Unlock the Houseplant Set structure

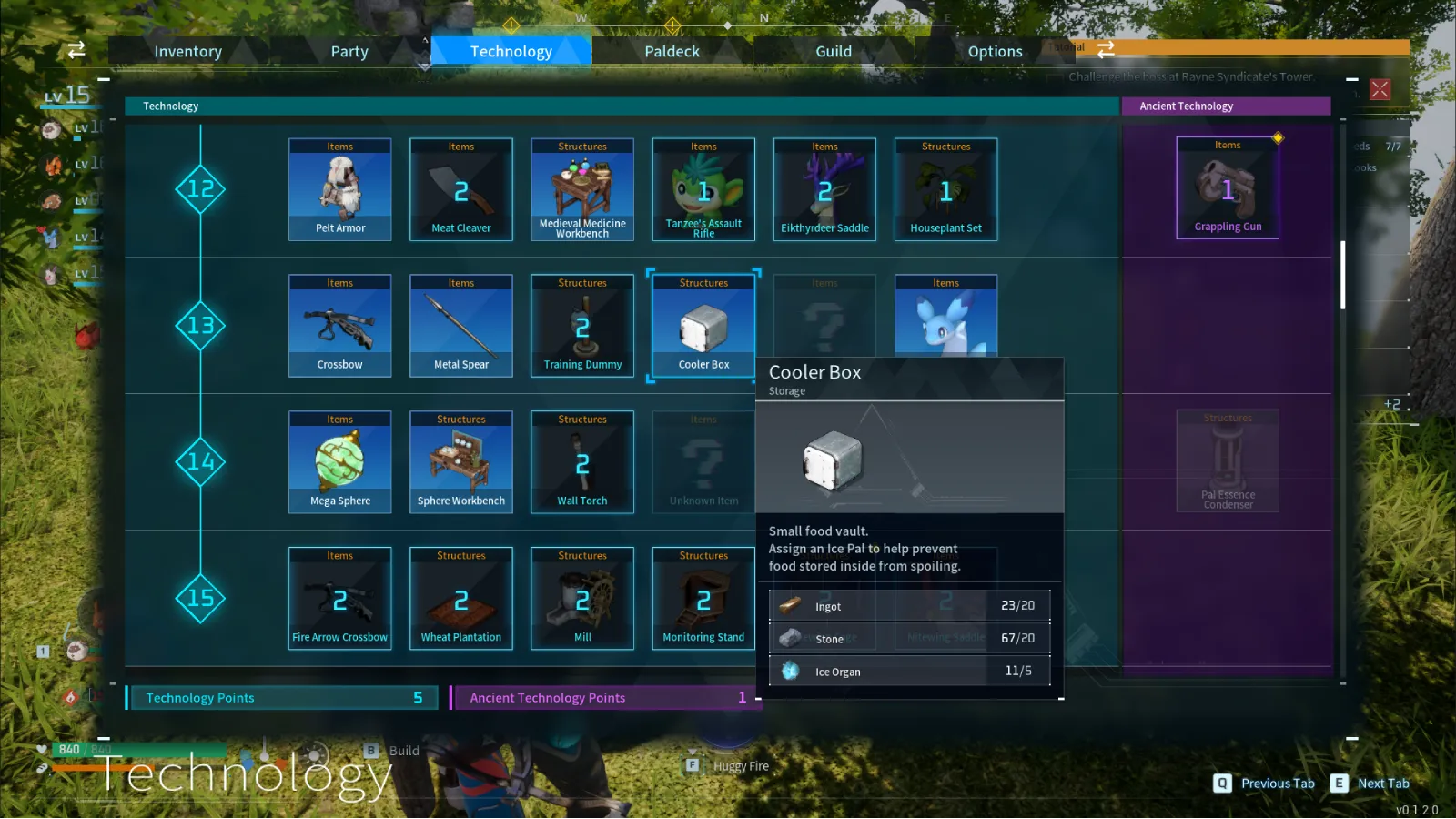tap(946, 189)
